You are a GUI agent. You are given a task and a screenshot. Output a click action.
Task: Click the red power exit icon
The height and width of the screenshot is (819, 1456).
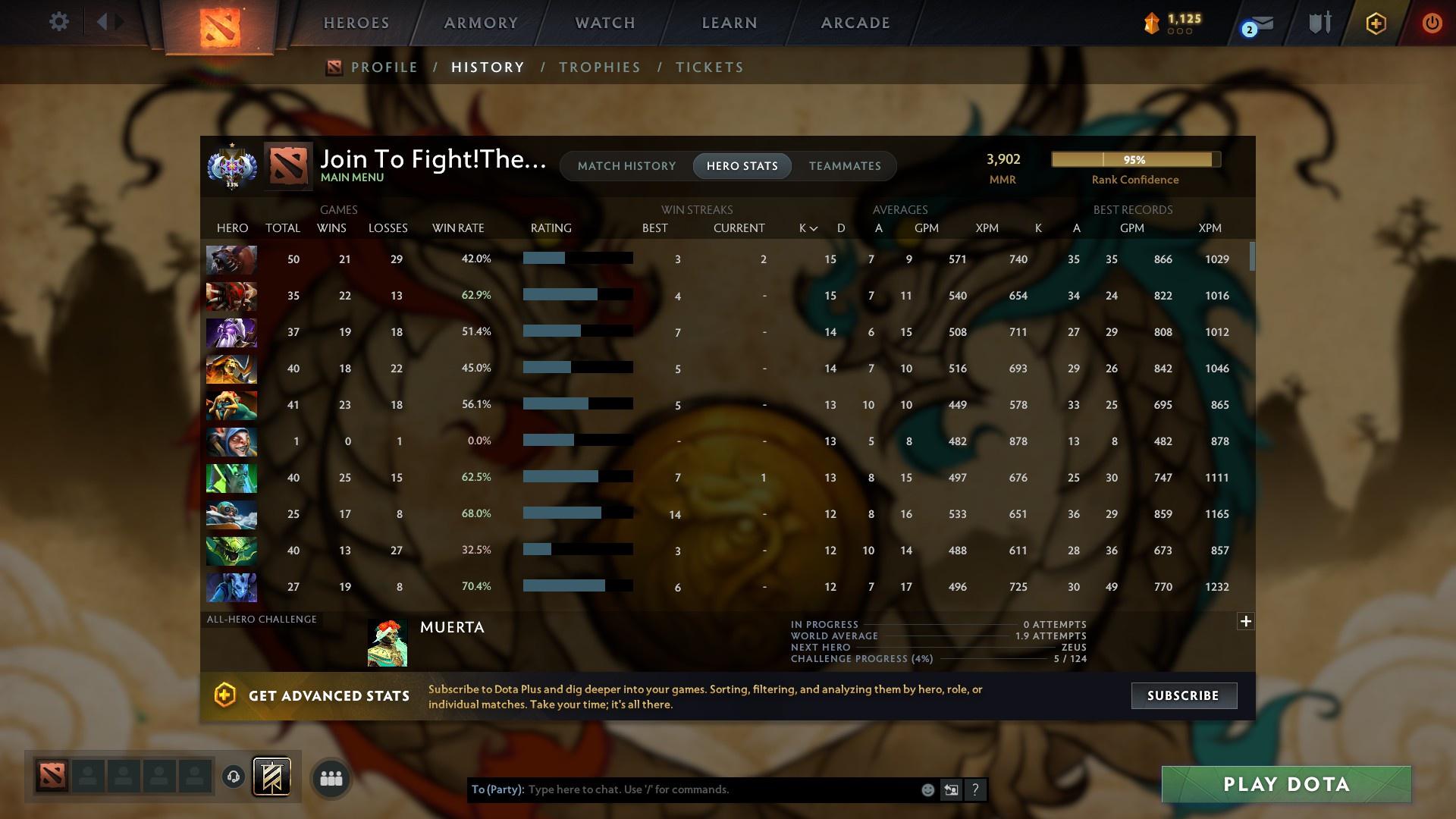click(x=1432, y=23)
